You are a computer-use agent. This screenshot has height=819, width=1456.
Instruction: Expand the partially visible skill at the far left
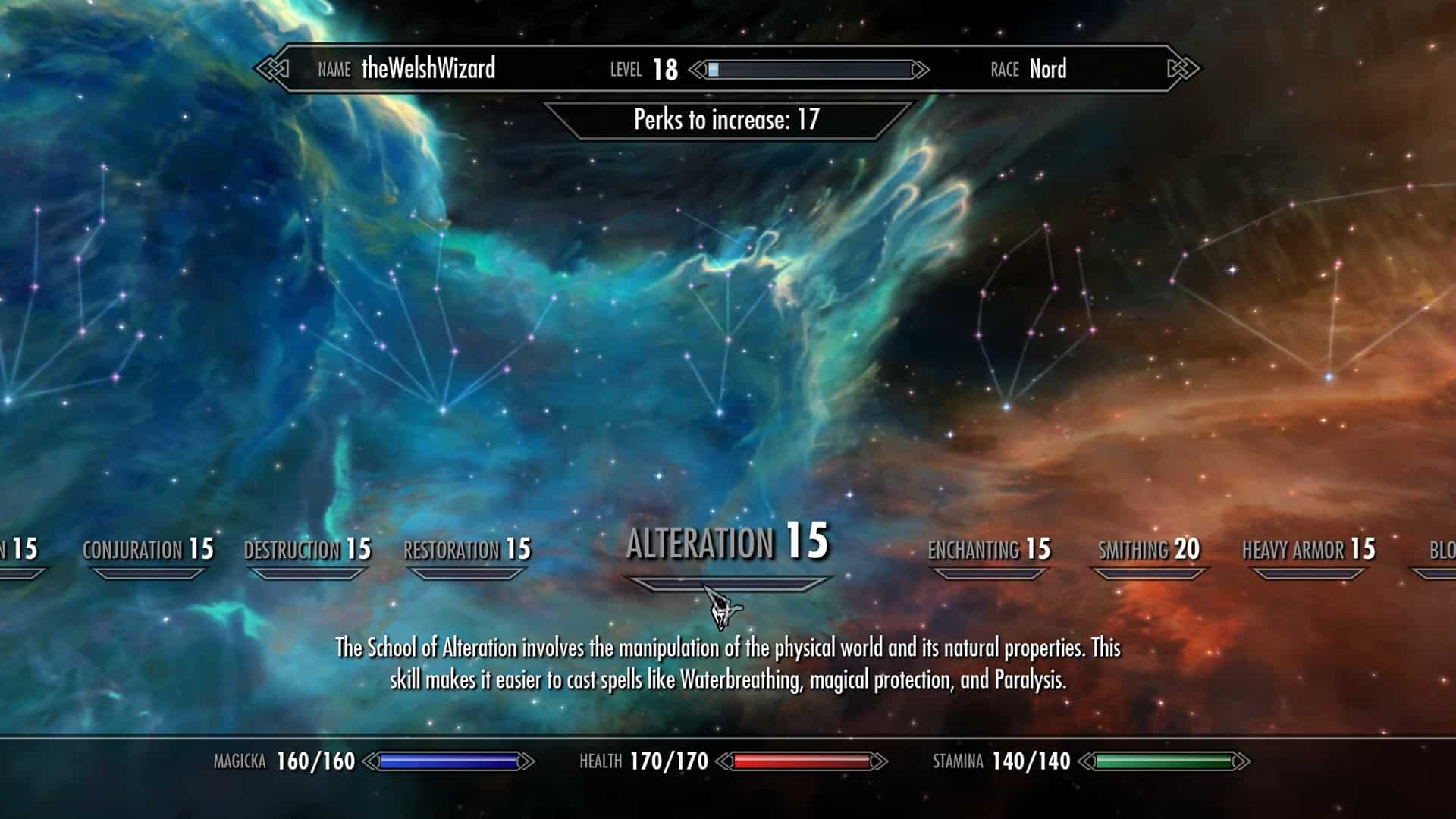coord(21,548)
